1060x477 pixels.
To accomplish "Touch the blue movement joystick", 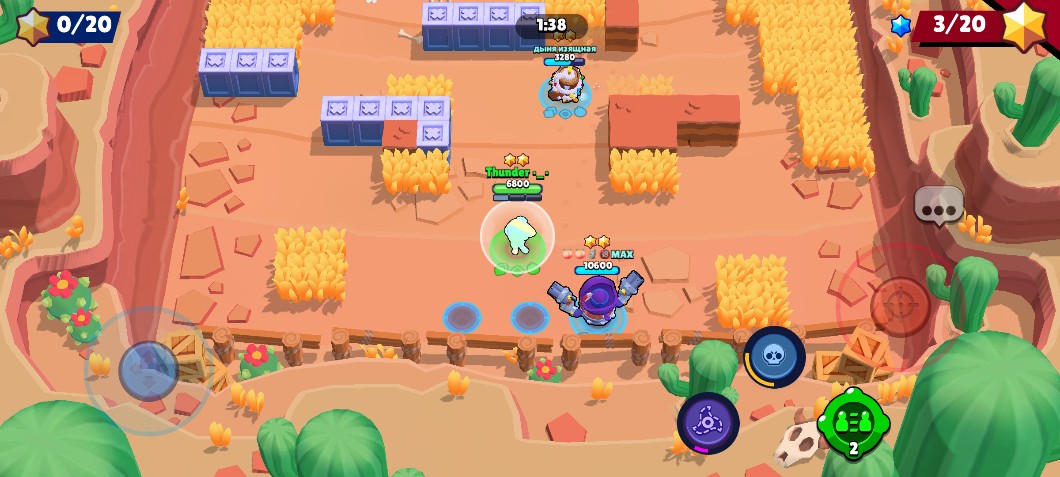I will tap(149, 370).
